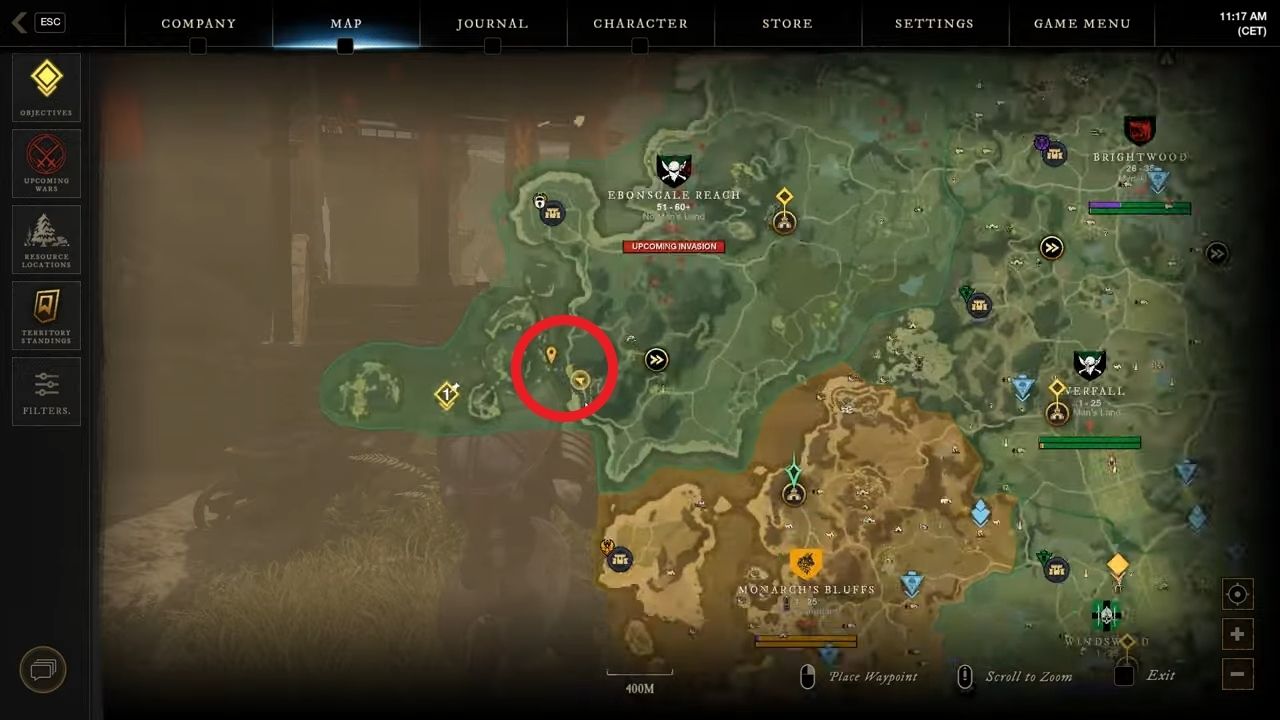Open the map Filters panel

[x=46, y=391]
